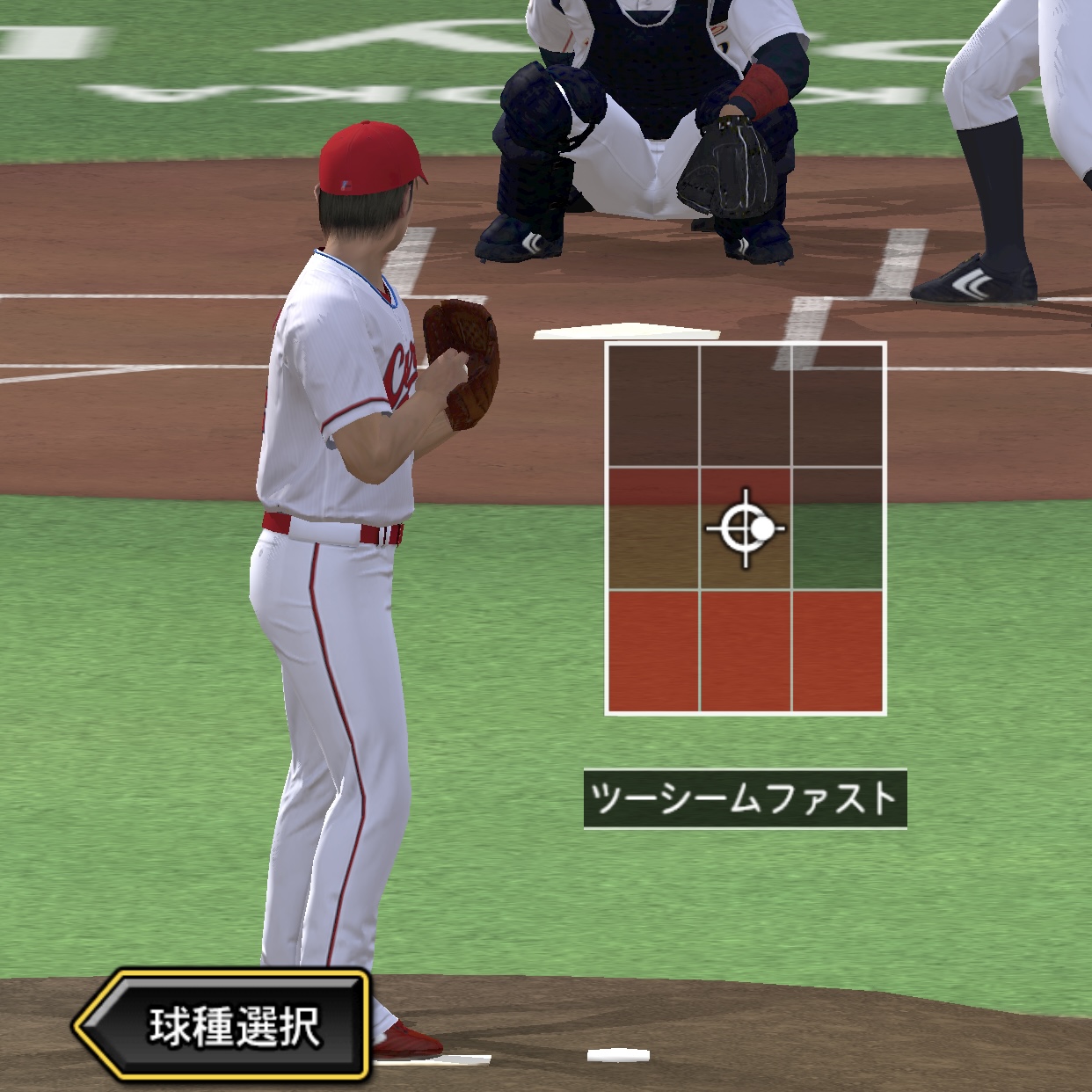The height and width of the screenshot is (1092, 1092).
Task: Click the crosshair pitch aim cursor
Action: coord(746,528)
